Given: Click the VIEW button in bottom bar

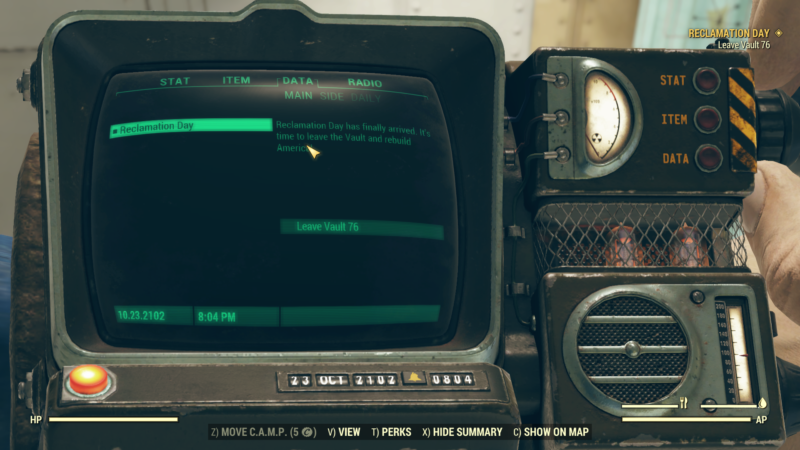Looking at the screenshot, I should (343, 432).
